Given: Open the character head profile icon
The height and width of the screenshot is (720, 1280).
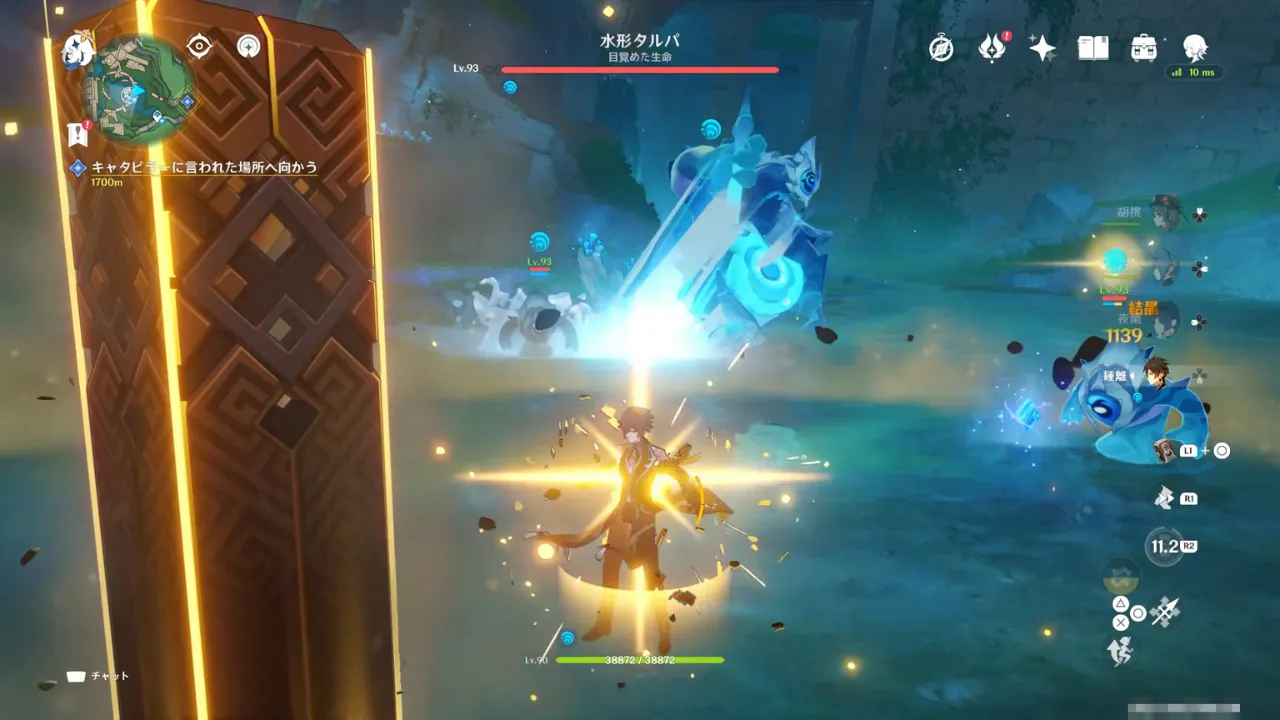Looking at the screenshot, I should pos(1194,48).
